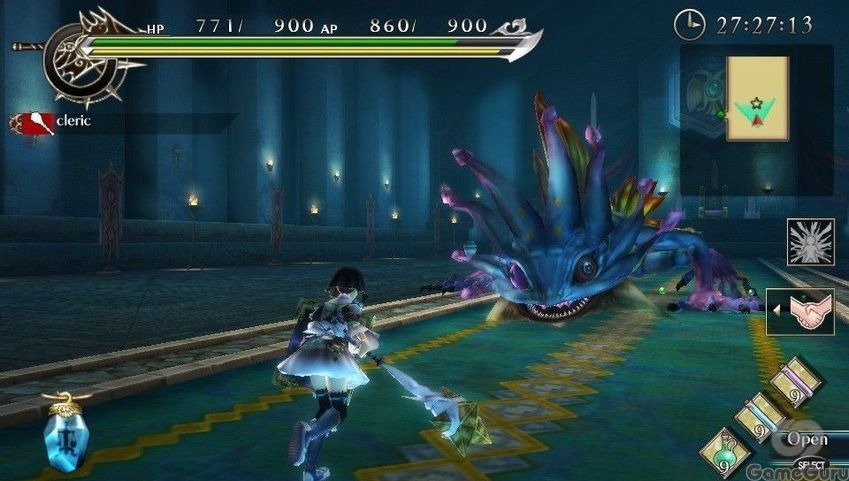Tap the Open item menu label
The width and height of the screenshot is (849, 481).
(806, 438)
